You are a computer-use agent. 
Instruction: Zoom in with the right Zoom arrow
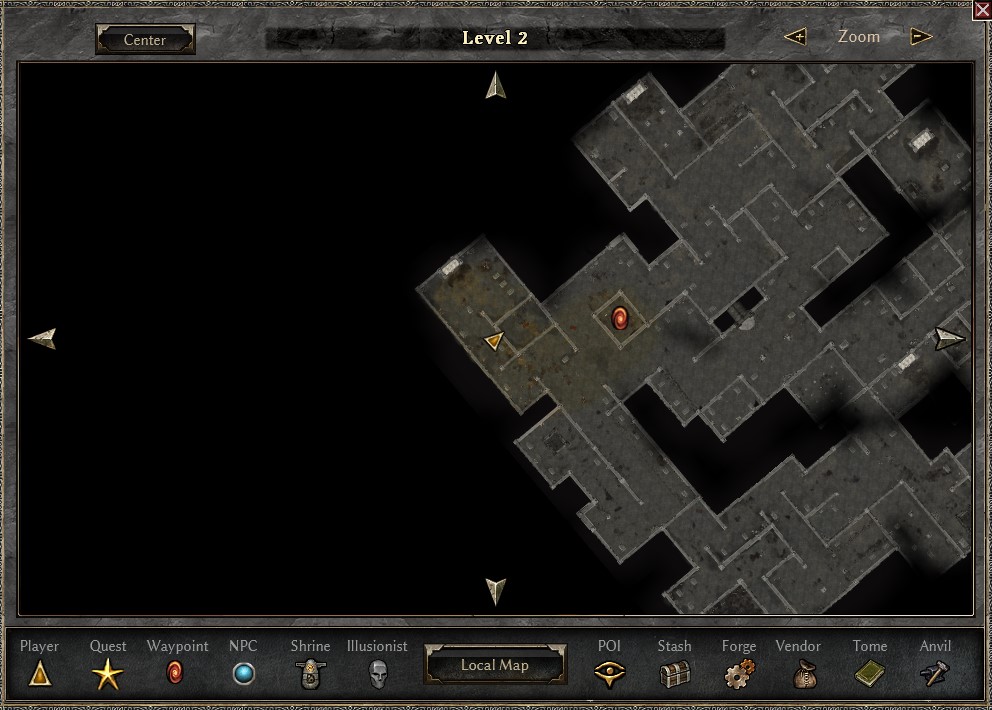921,37
